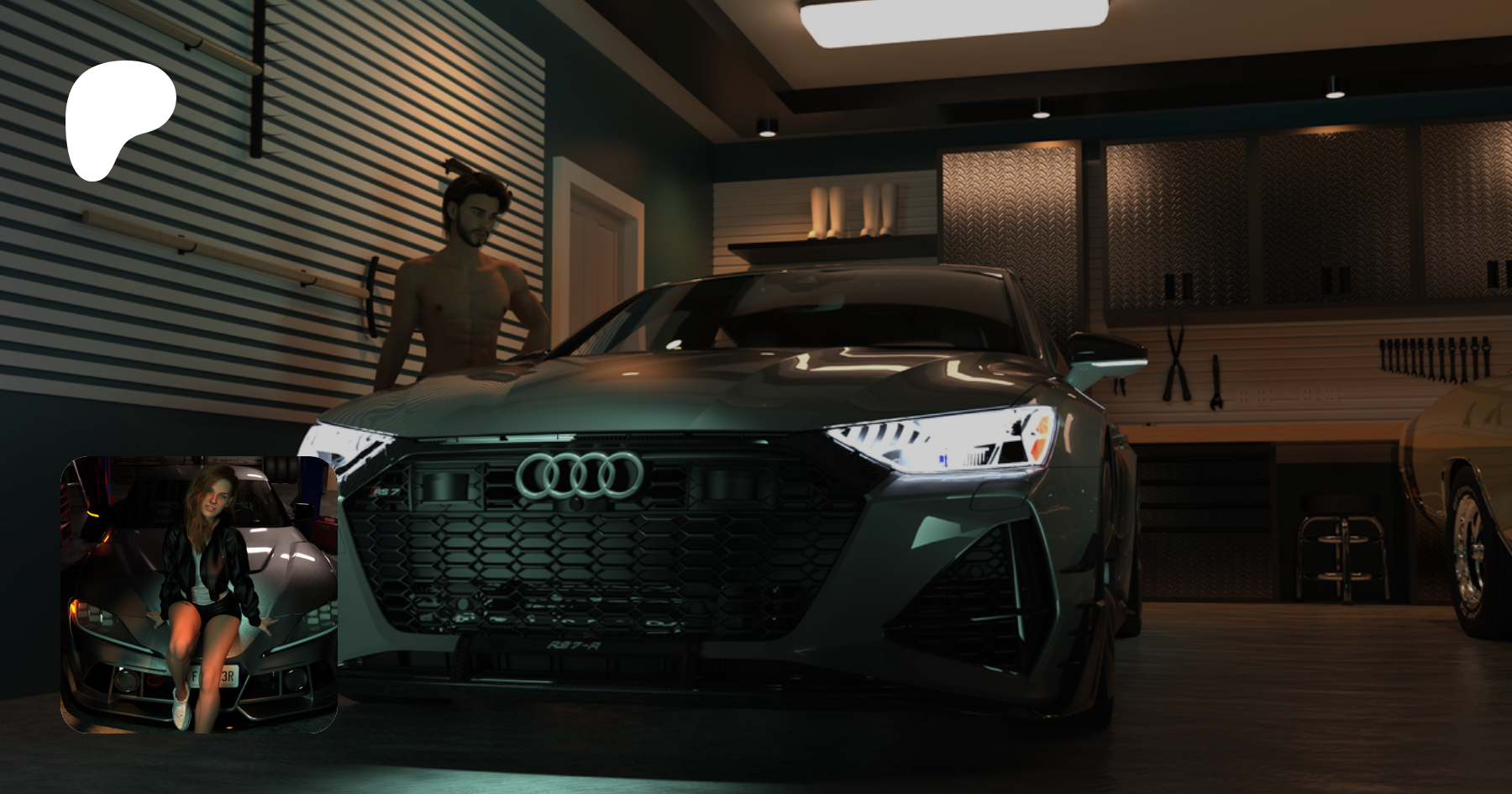The image size is (1512, 794).
Task: Open the creator avatar thumbnail
Action: tap(199, 594)
